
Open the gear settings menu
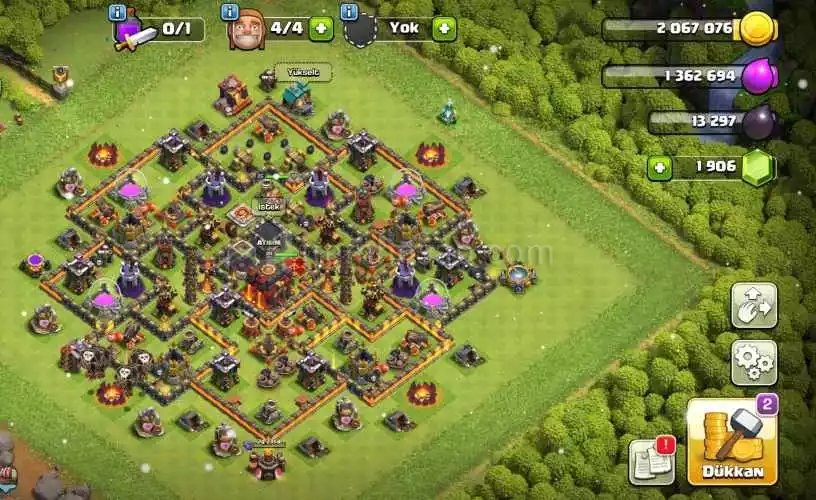753,361
